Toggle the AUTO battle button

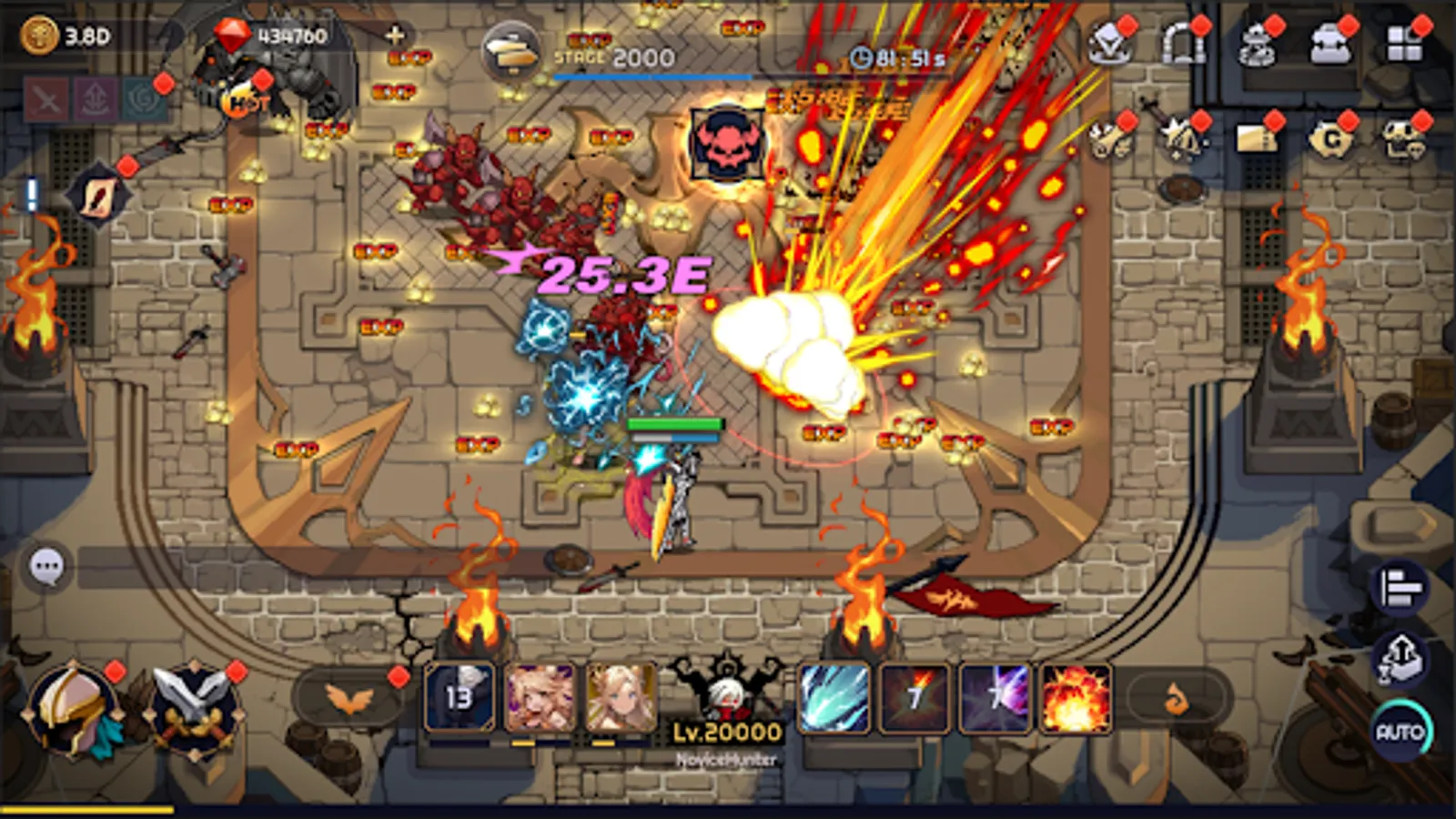[x=1401, y=728]
